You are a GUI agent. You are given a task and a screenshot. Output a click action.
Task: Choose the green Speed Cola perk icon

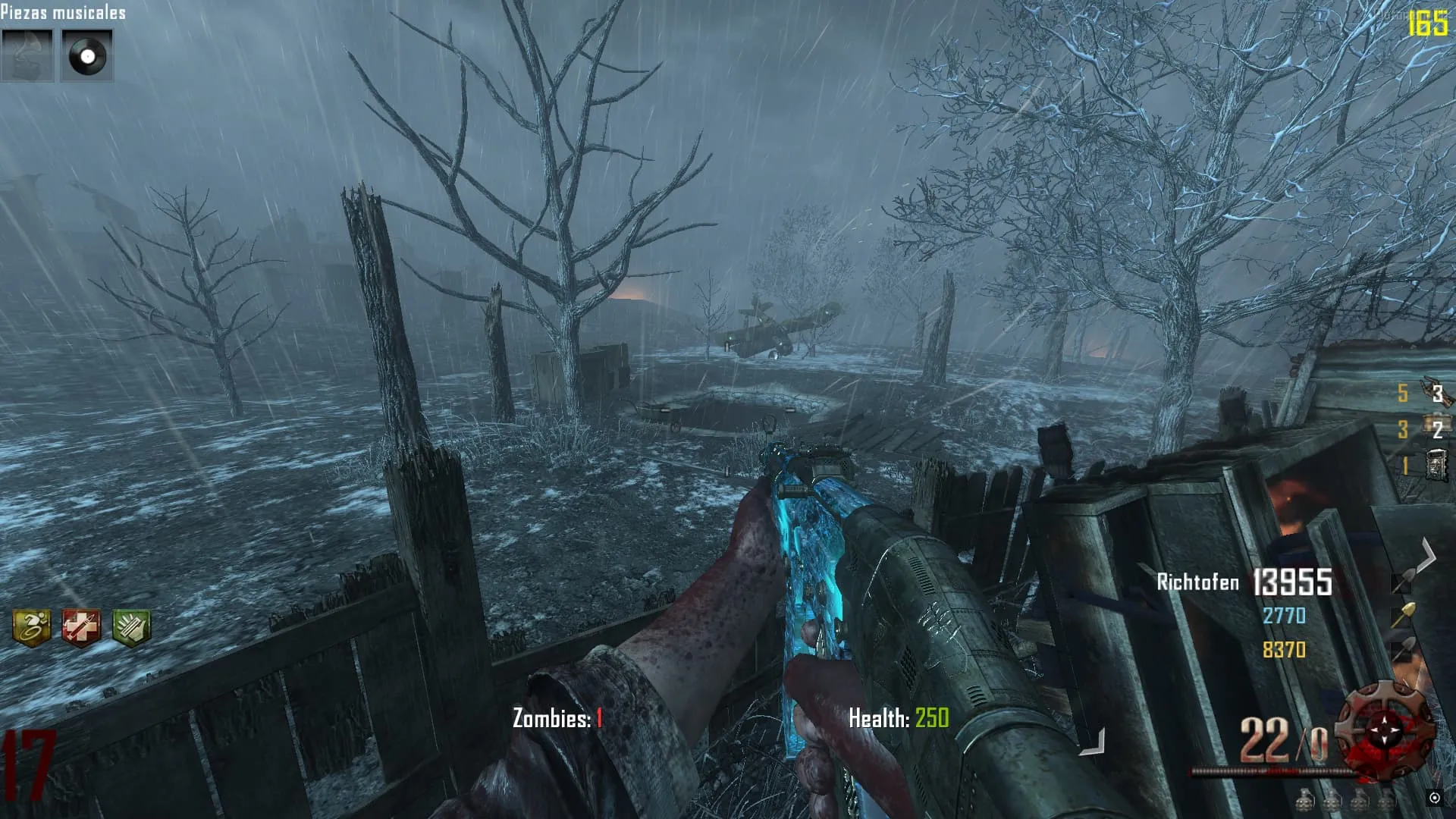(x=131, y=628)
